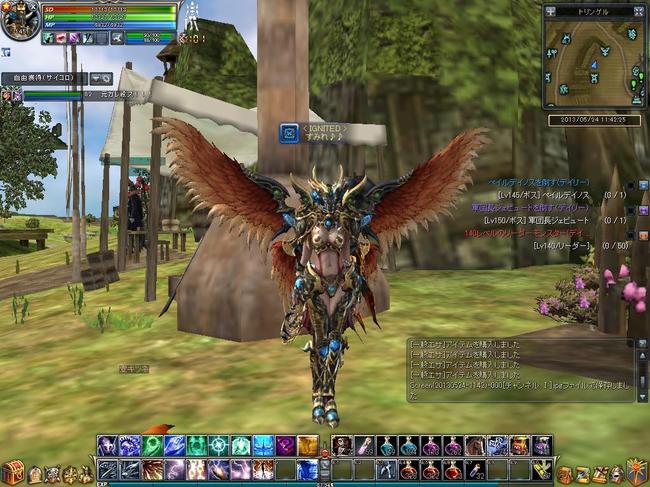
Task: Click the party loot dropdown arrow button
Action: (x=100, y=77)
